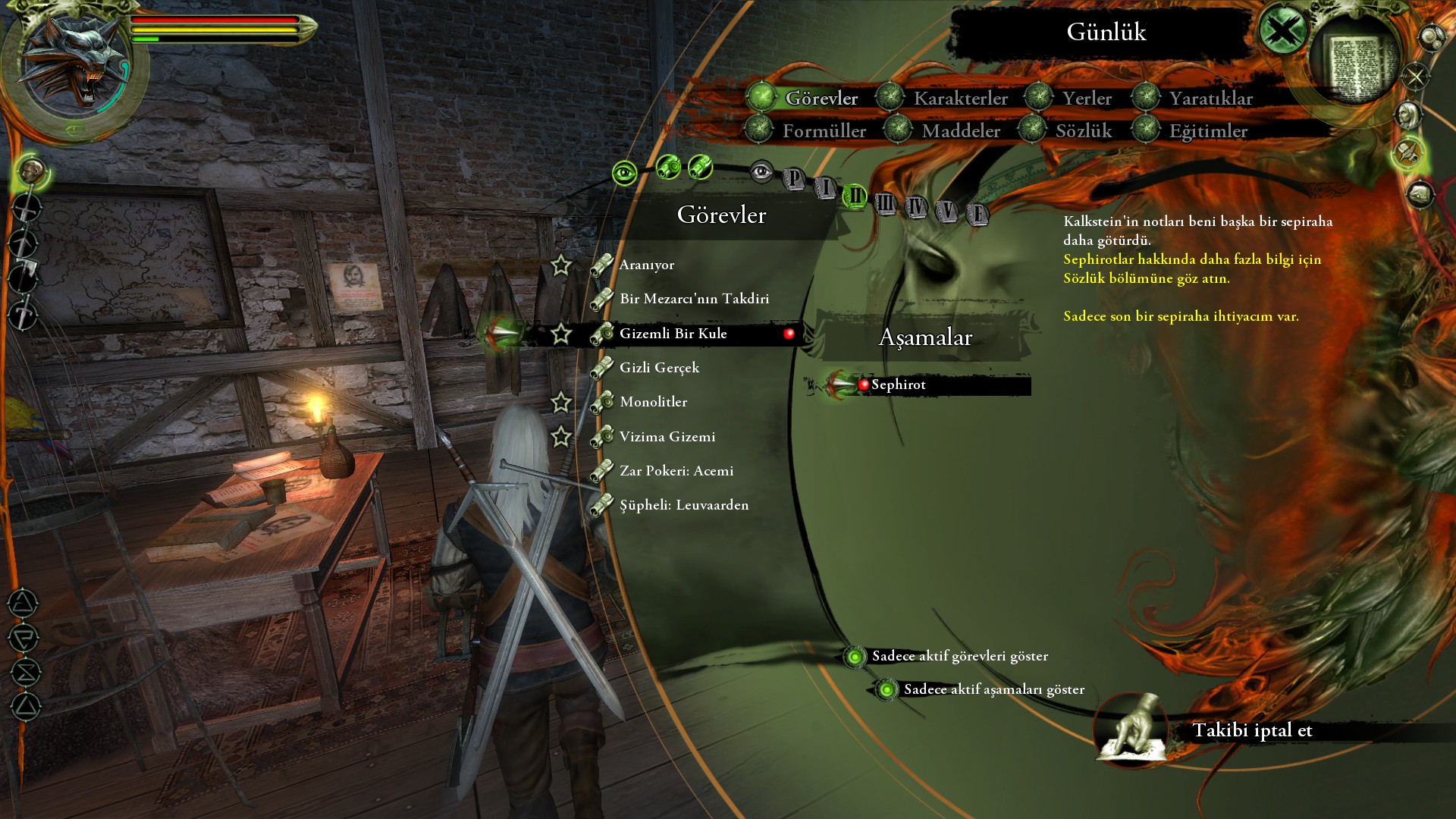Click the Takibi iptal et button
The width and height of the screenshot is (1456, 819).
coord(1251,730)
